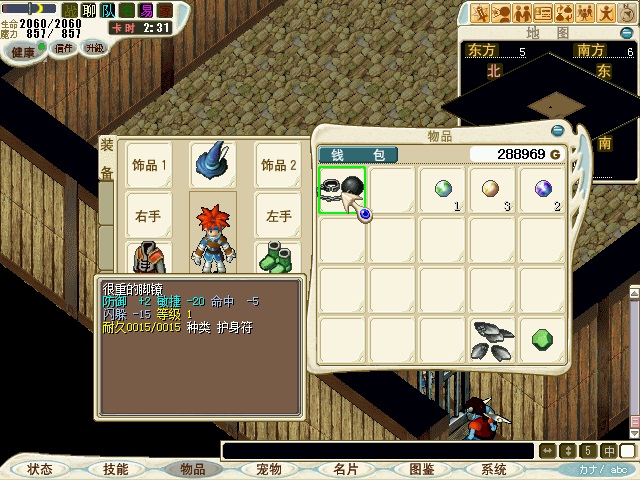Image resolution: width=640 pixels, height=480 pixels.
Task: Toggle the 队 team mode icon
Action: pos(108,9)
